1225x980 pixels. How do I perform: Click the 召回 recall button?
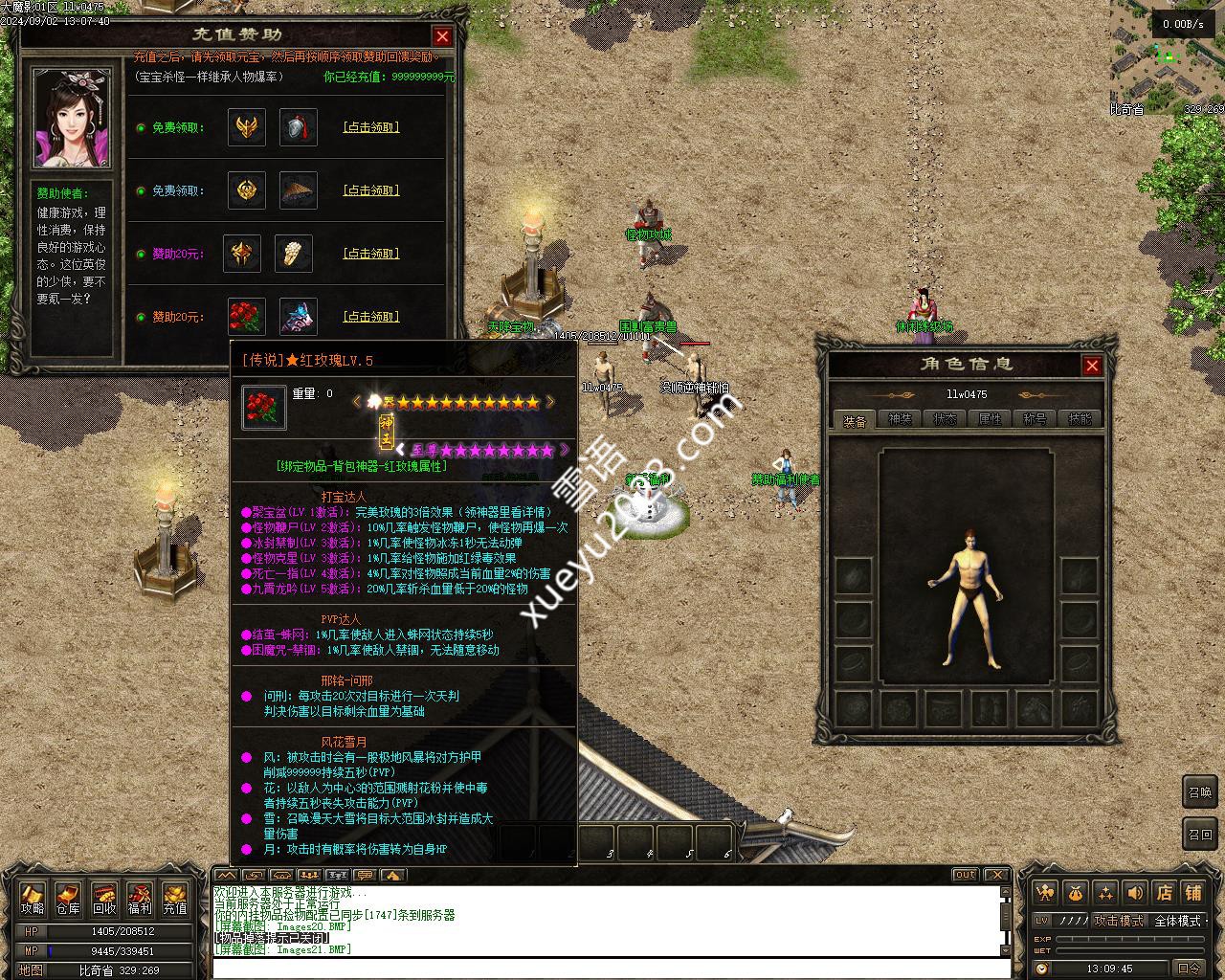tap(1199, 834)
